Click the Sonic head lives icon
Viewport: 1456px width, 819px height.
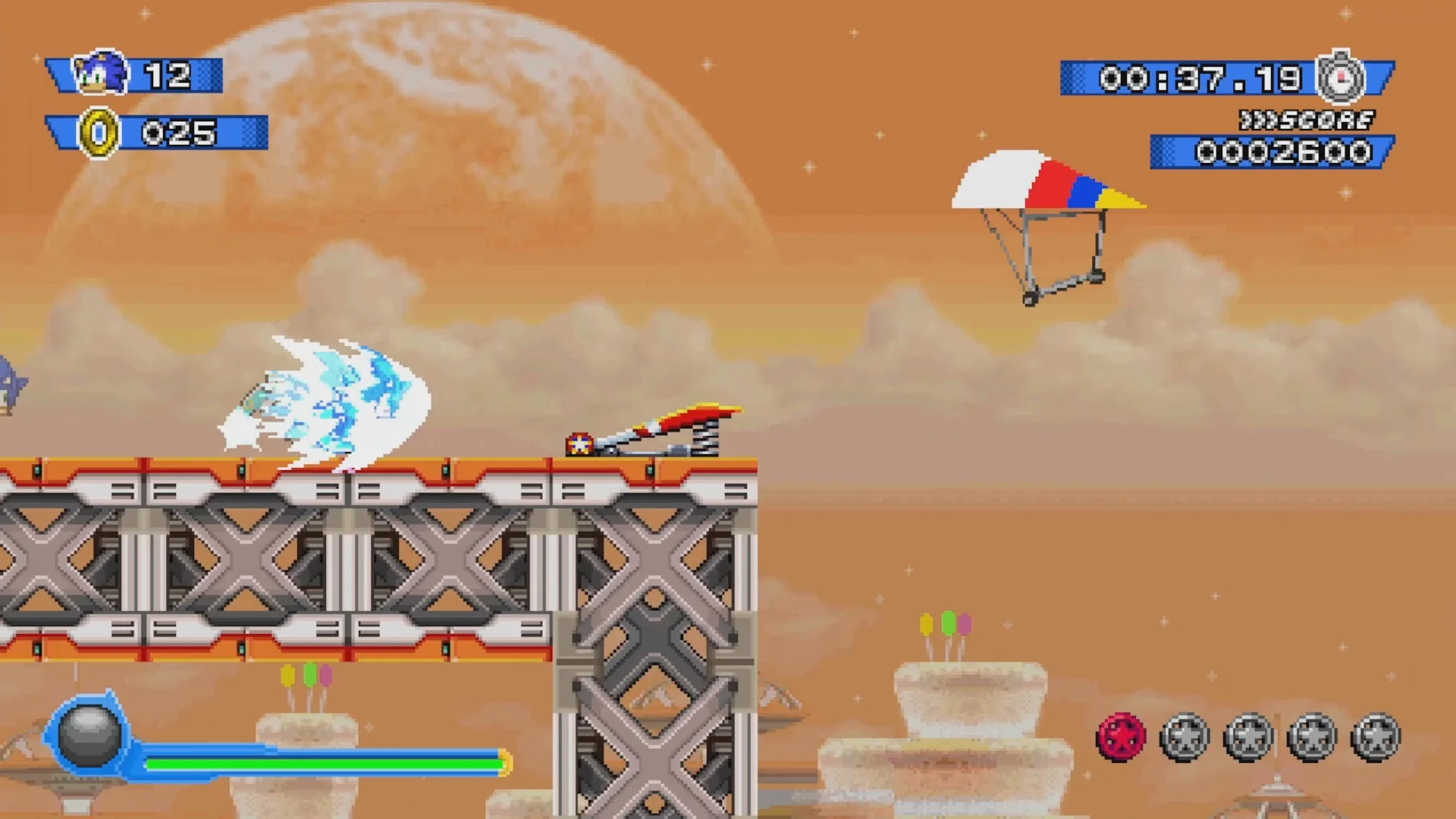tap(101, 74)
